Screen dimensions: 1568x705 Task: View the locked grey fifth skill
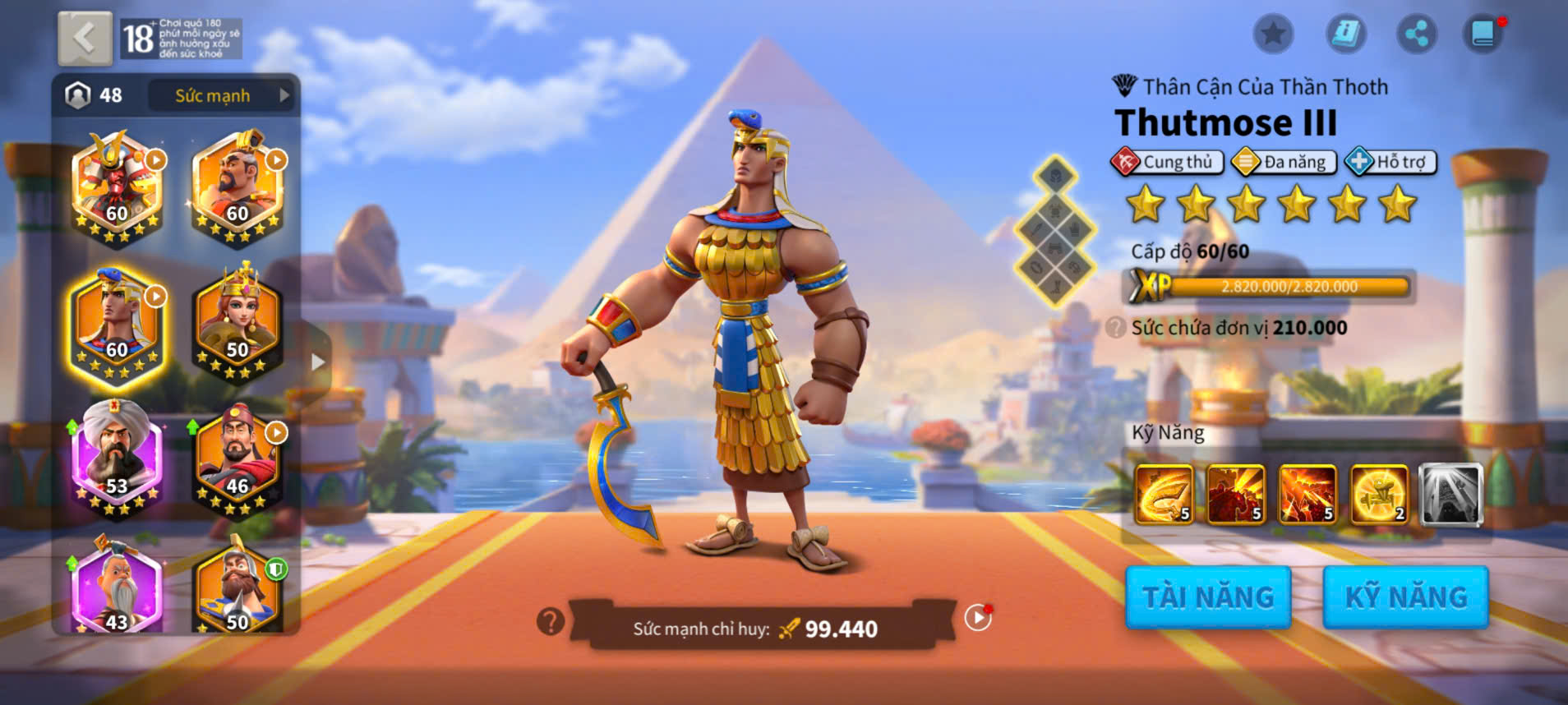tap(1451, 494)
